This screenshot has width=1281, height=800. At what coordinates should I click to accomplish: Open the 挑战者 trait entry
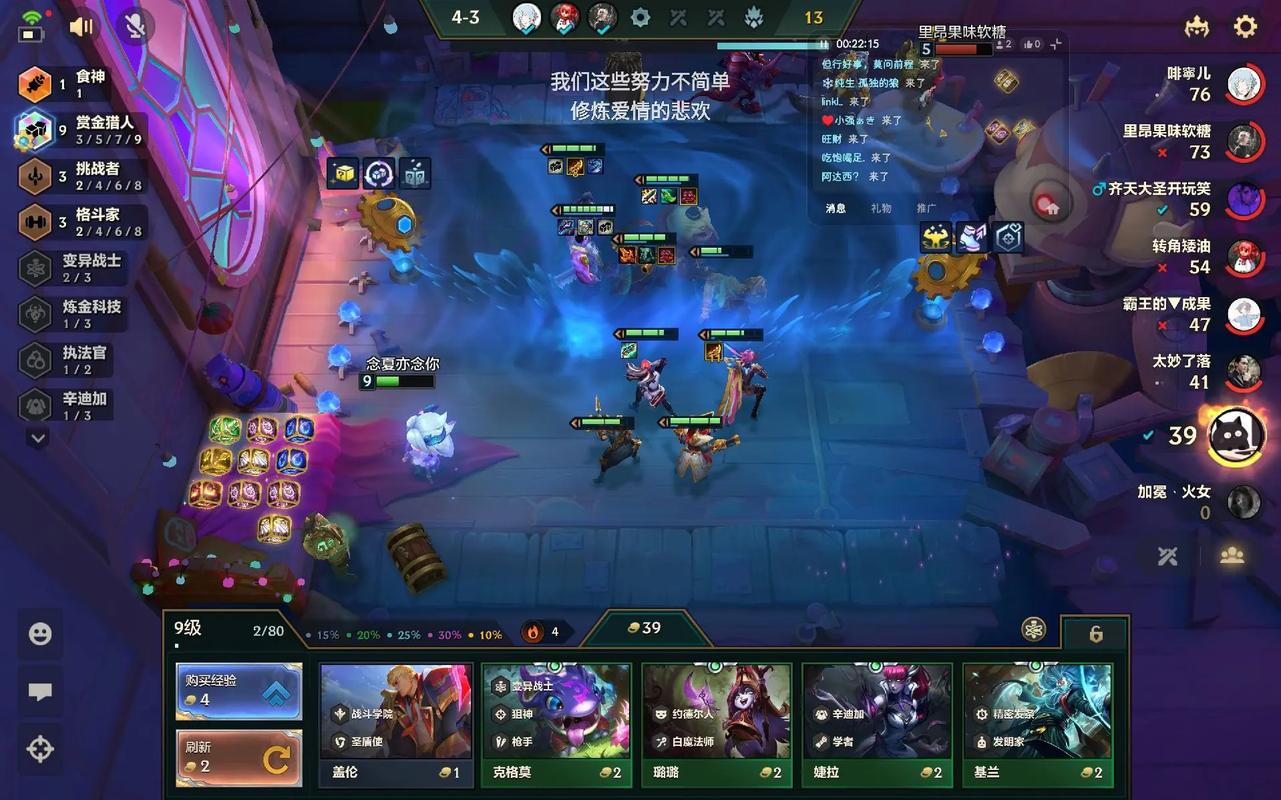pyautogui.click(x=80, y=176)
